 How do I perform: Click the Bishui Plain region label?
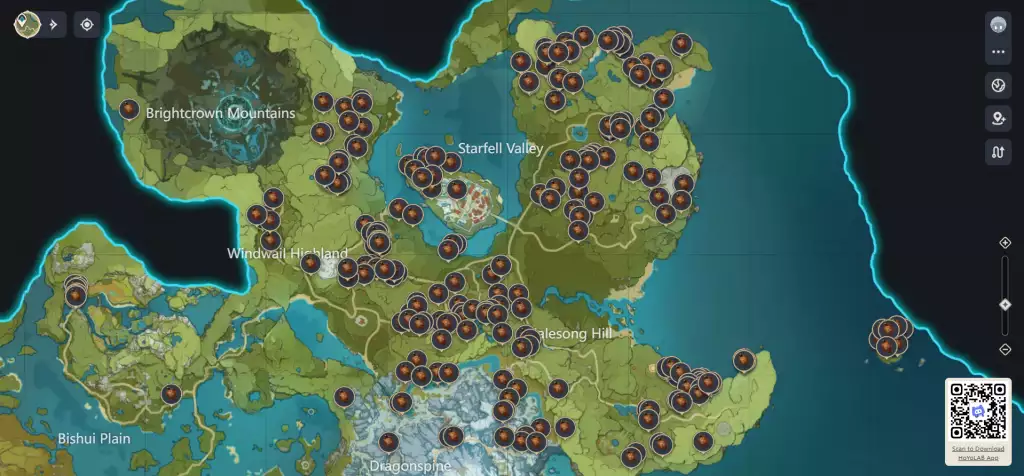(94, 438)
